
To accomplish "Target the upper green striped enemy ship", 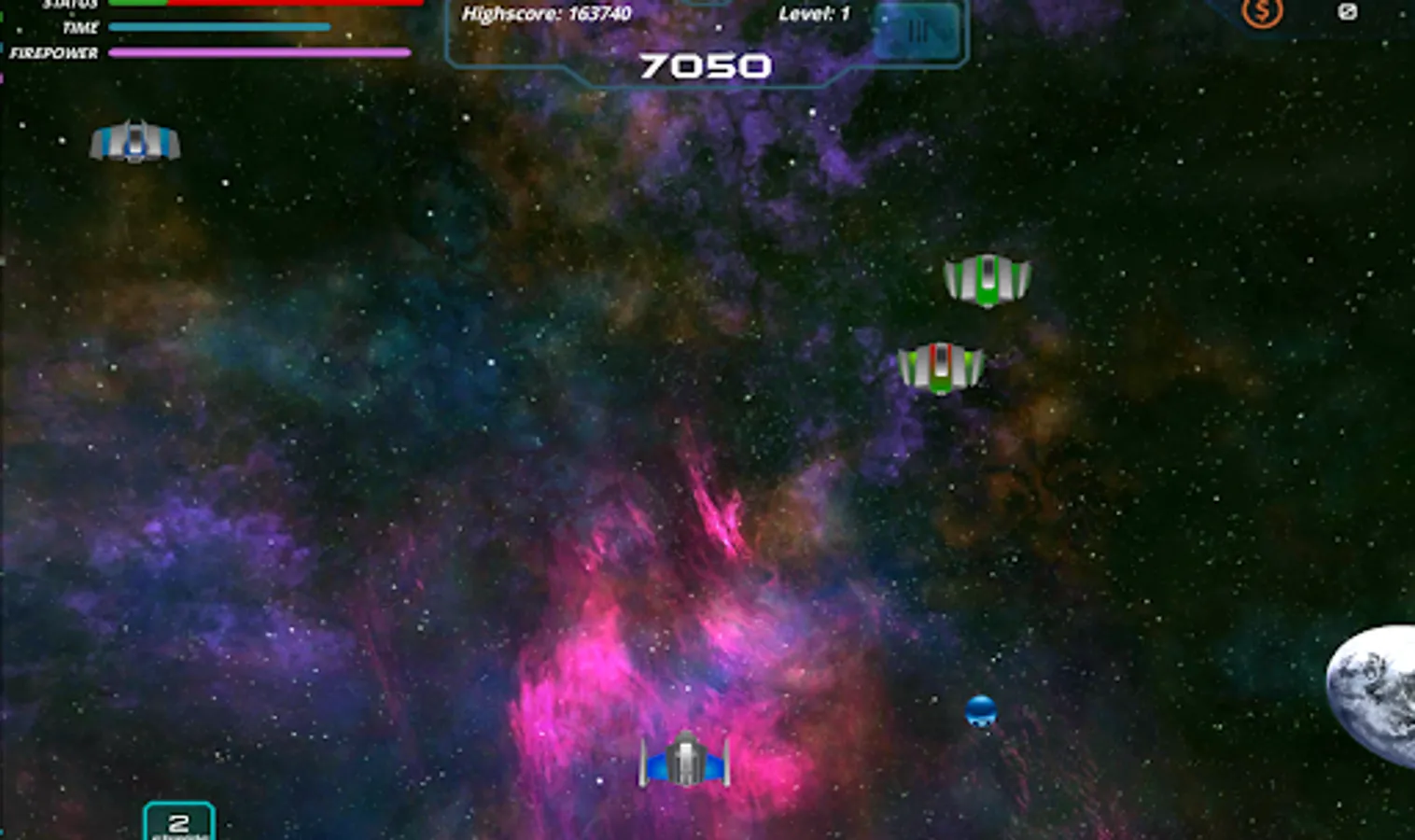I will coord(988,278).
